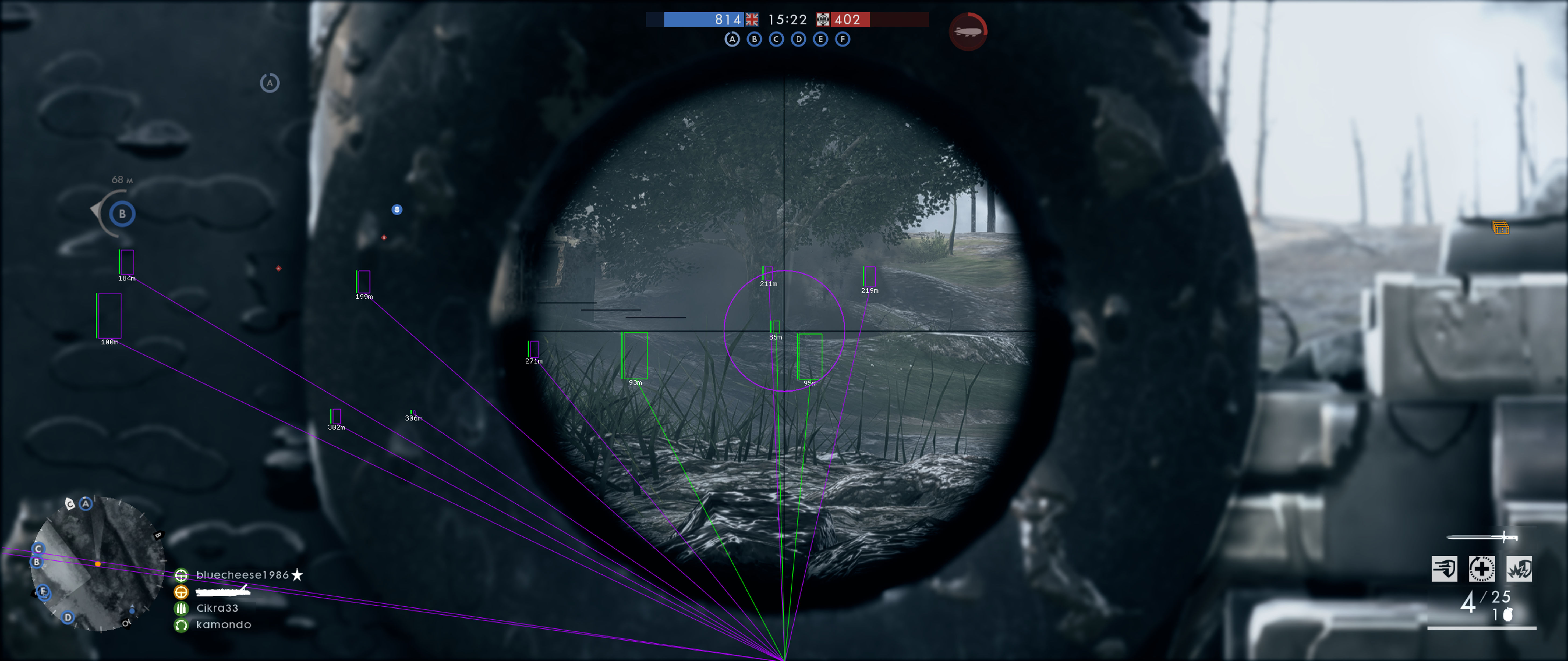
Task: Open the zeppelin behemoth status indicator
Action: pyautogui.click(x=969, y=32)
